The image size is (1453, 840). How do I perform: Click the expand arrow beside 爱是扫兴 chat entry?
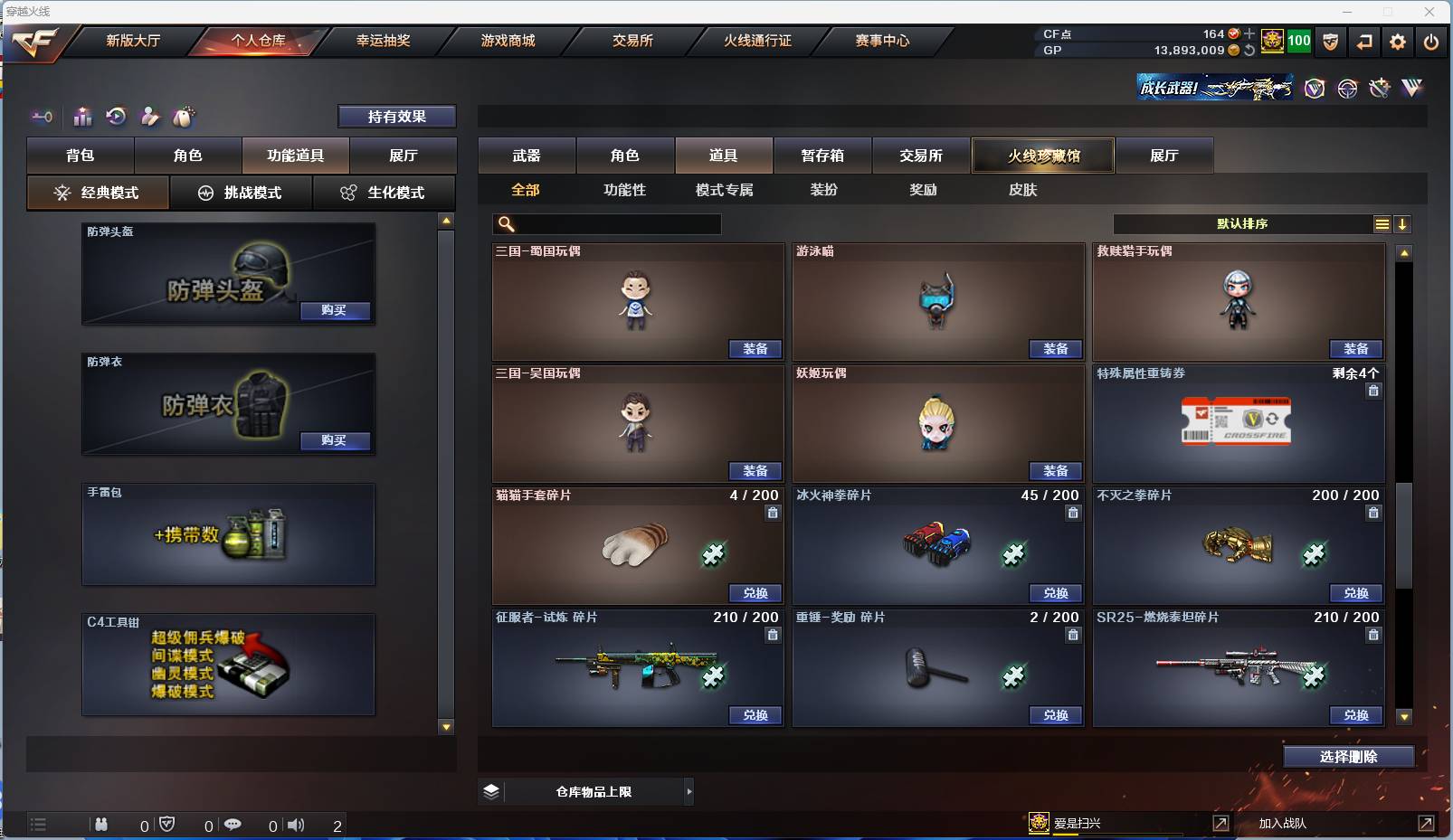click(x=1221, y=824)
